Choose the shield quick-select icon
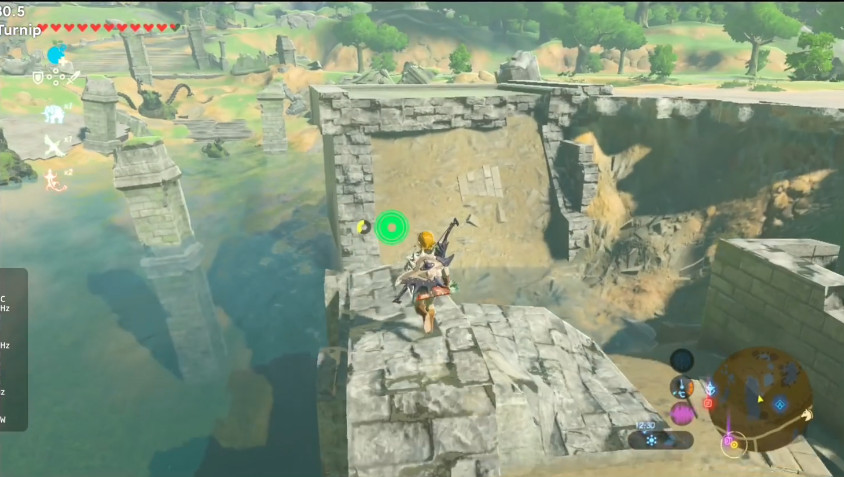 tap(38, 77)
